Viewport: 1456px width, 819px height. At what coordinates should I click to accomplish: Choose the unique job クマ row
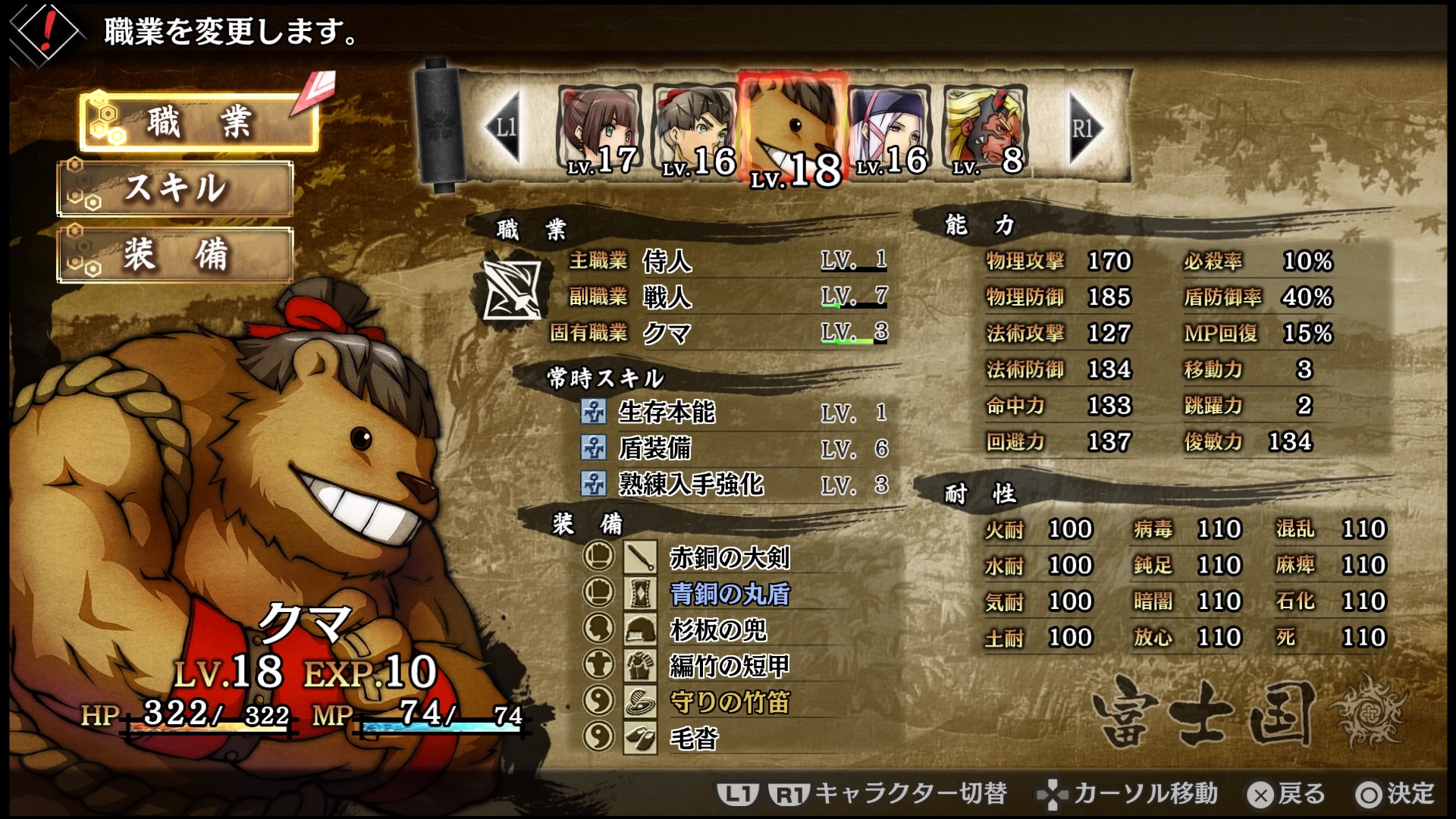[726, 332]
